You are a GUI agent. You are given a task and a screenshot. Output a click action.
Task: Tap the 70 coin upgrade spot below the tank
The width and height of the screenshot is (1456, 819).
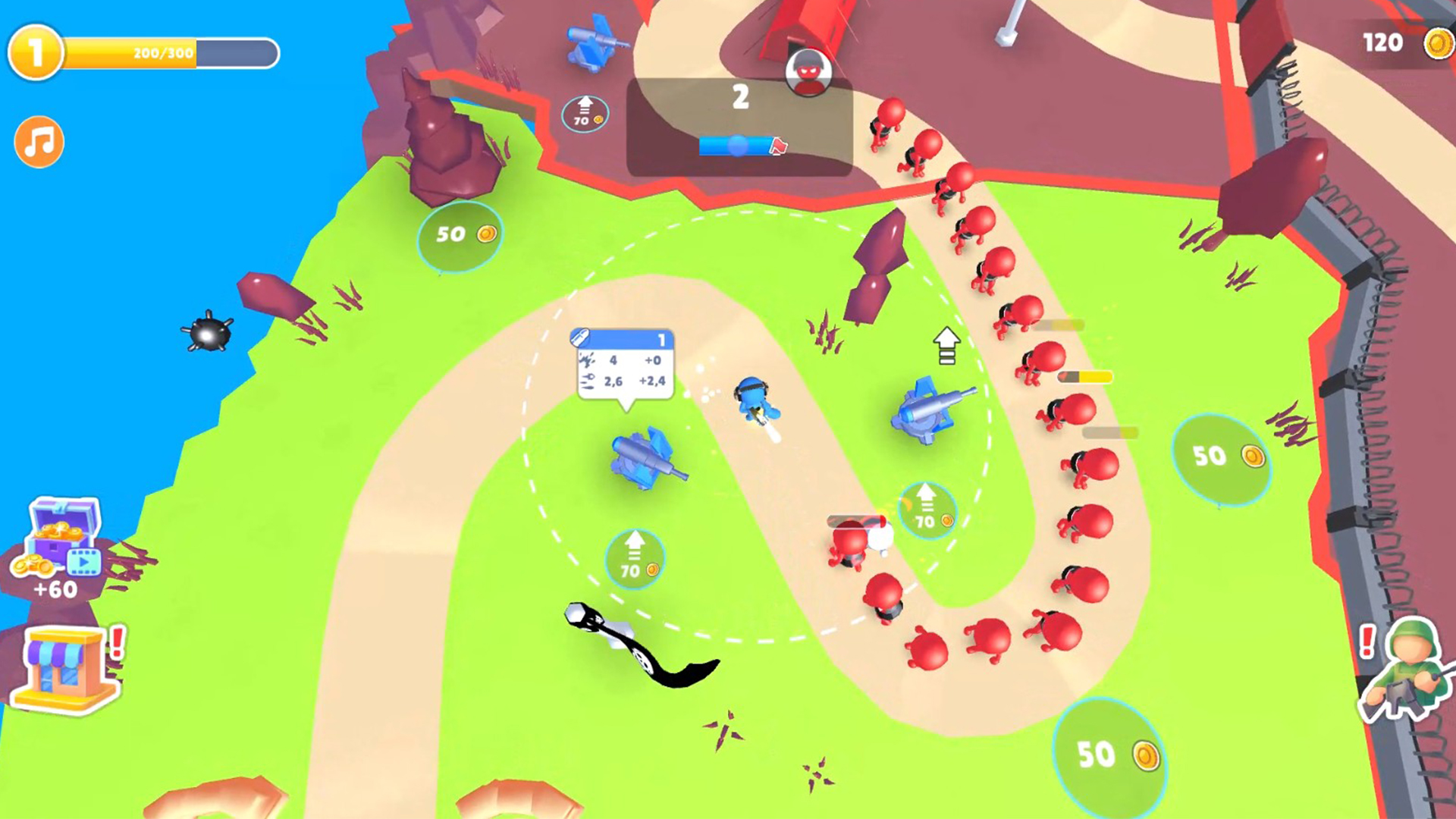pos(634,557)
